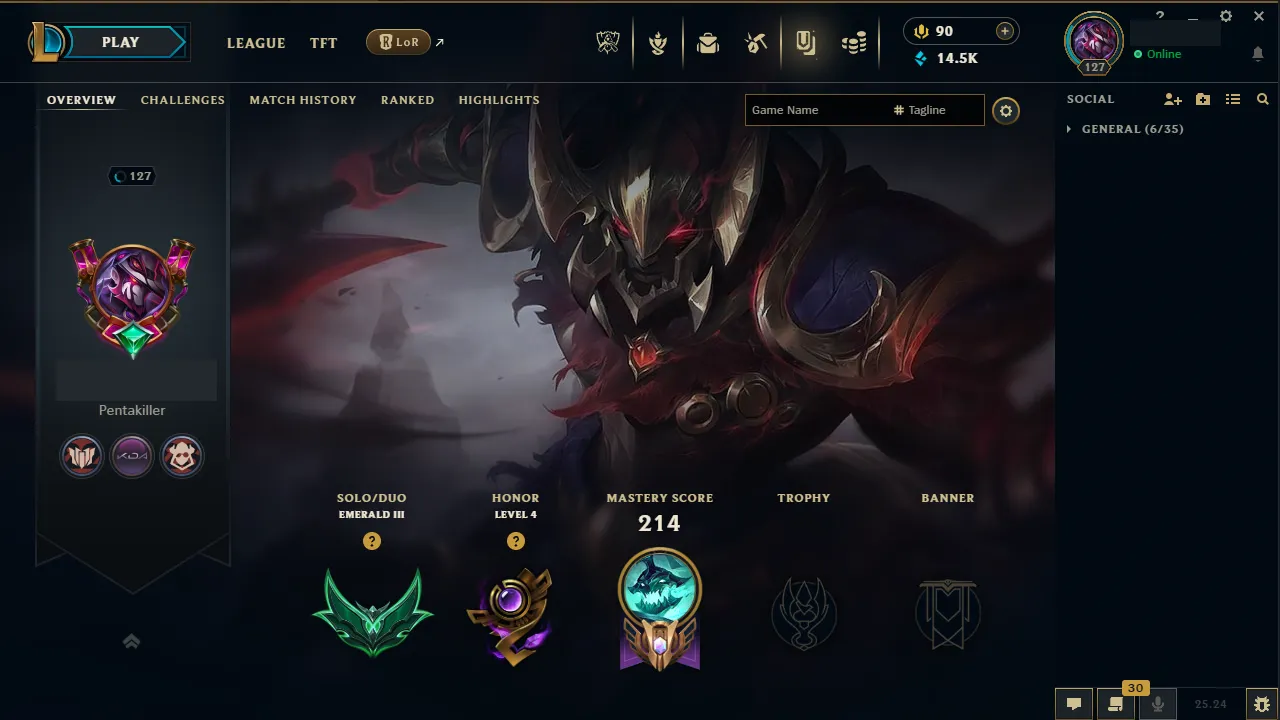Open the Clash tournament icon

pyautogui.click(x=659, y=42)
